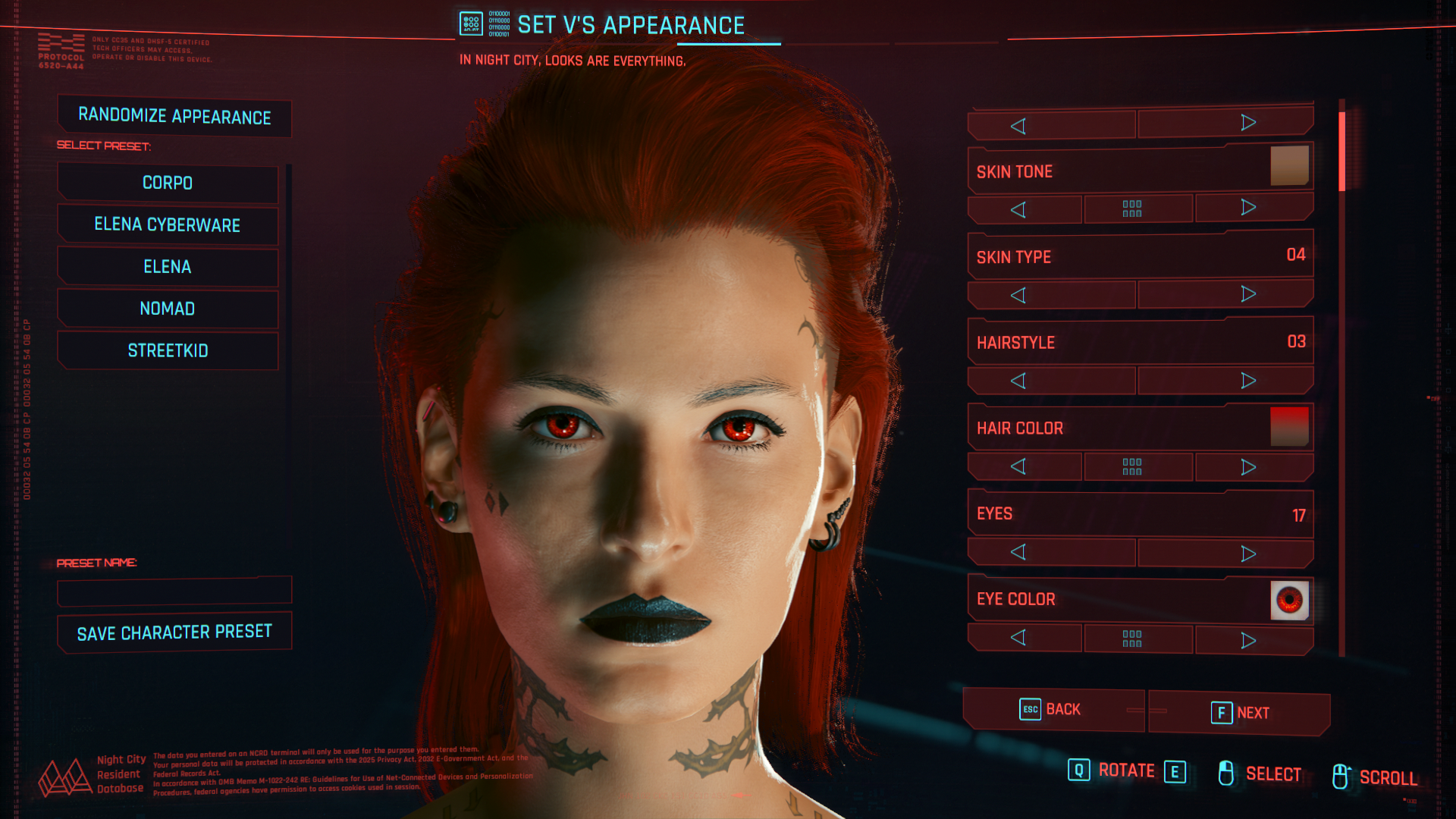
Task: Choose the next hair color
Action: pos(1248,467)
